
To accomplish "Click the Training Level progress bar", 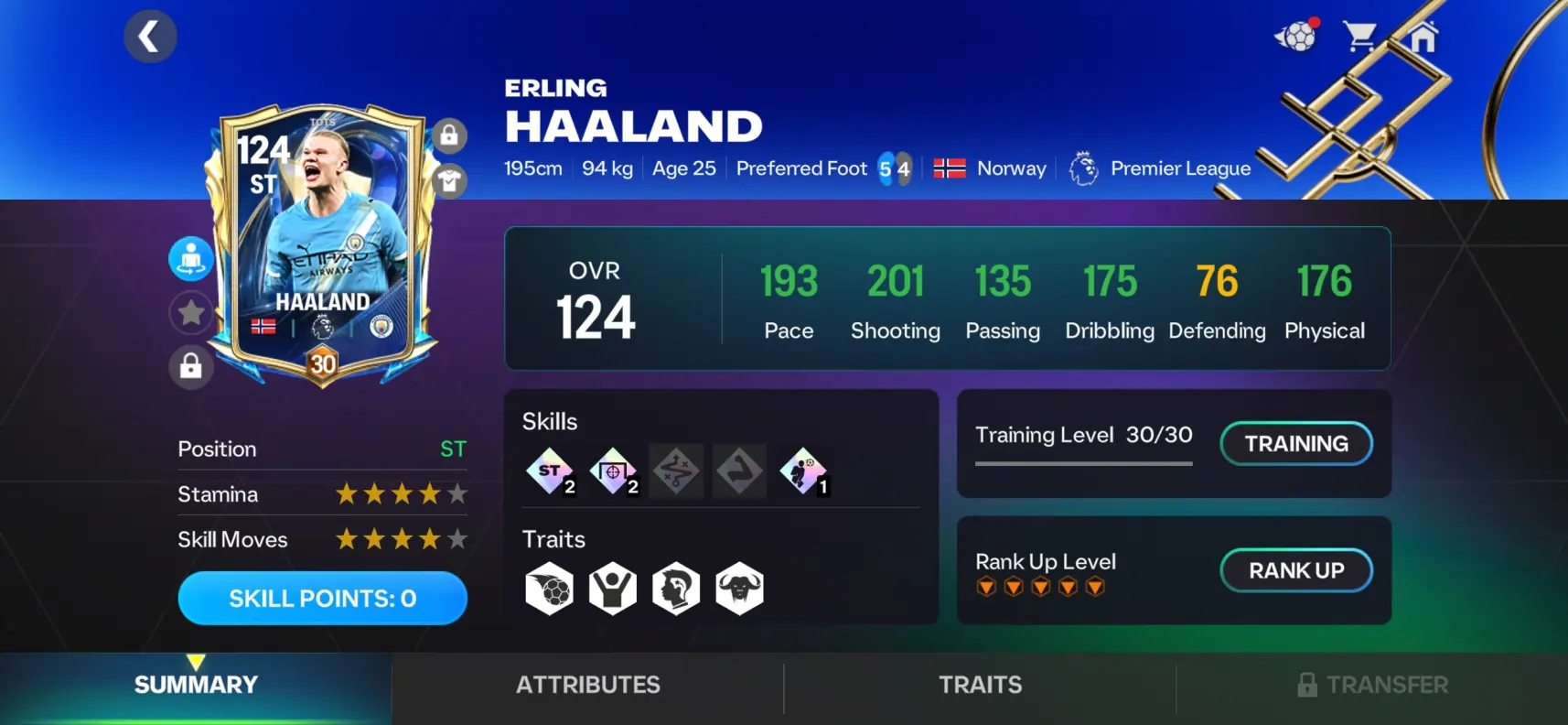I will [x=1083, y=464].
